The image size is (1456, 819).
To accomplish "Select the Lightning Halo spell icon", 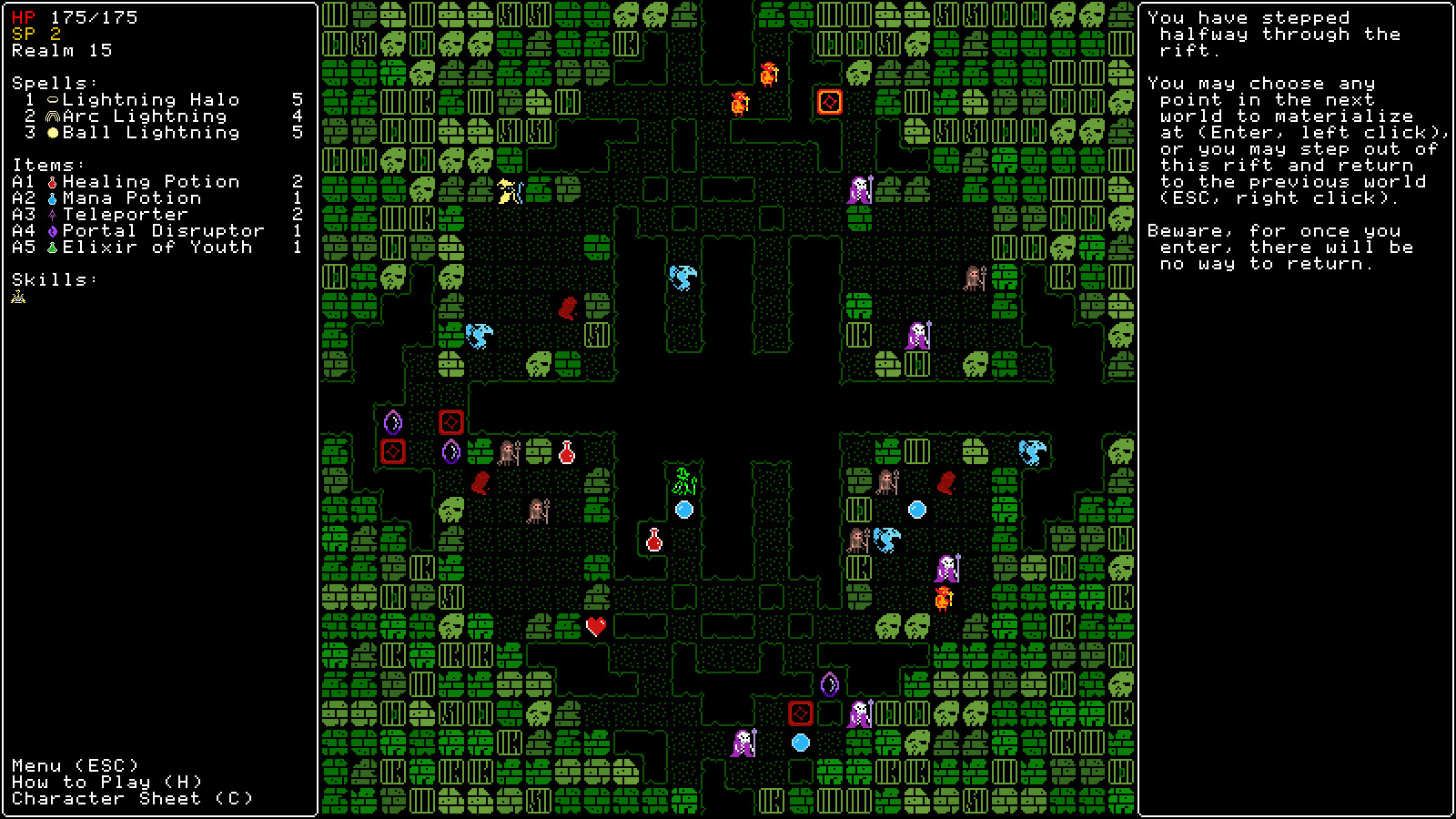I will click(x=53, y=99).
